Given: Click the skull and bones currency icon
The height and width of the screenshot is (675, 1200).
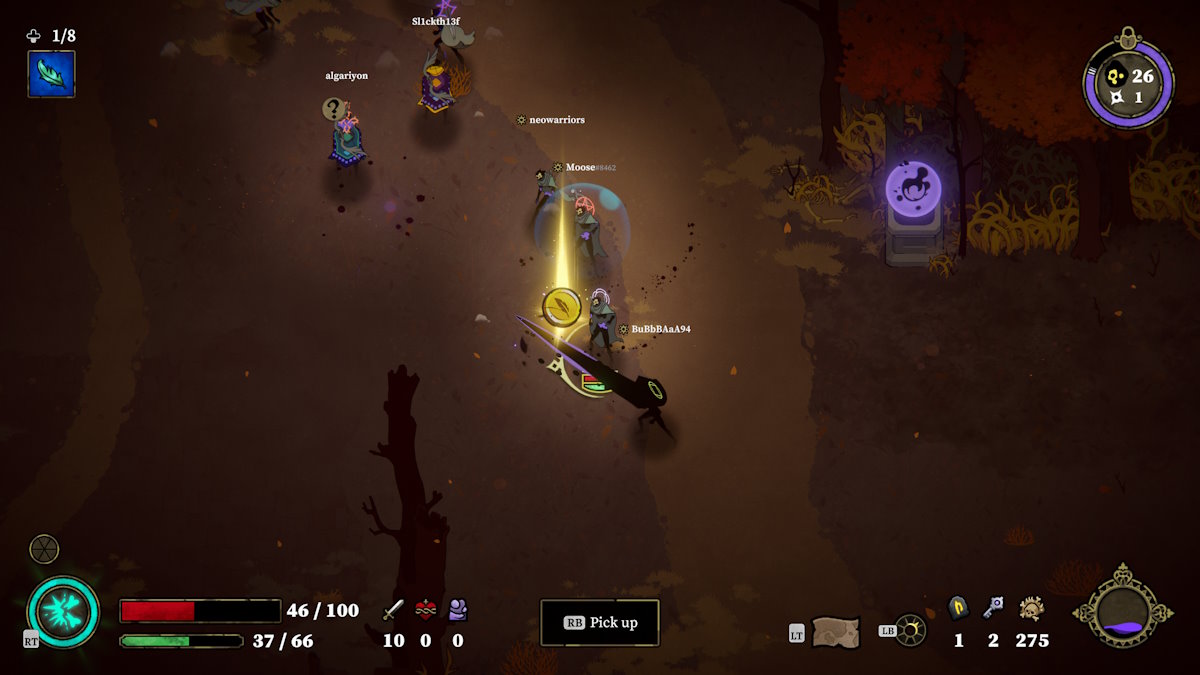Looking at the screenshot, I should (x=1032, y=608).
